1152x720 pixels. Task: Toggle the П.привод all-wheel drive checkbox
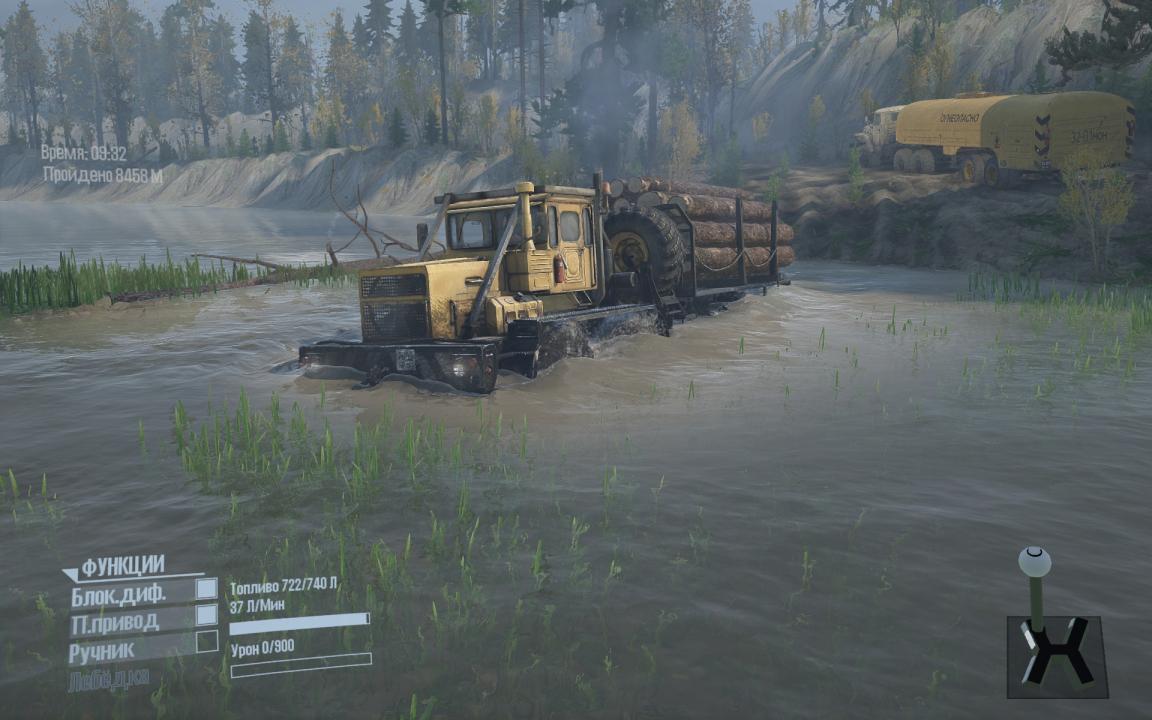point(206,615)
